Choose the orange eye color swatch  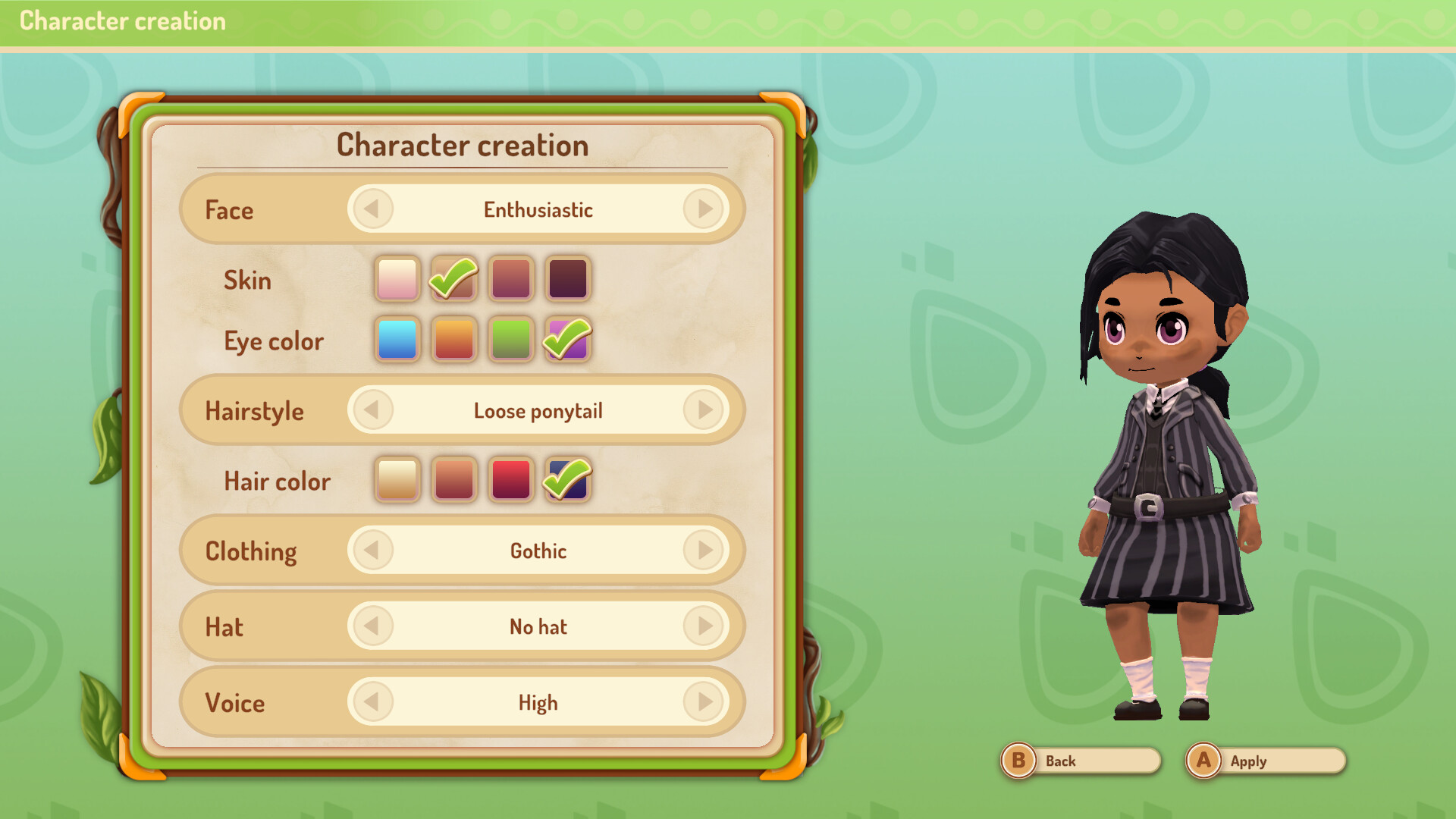click(453, 339)
